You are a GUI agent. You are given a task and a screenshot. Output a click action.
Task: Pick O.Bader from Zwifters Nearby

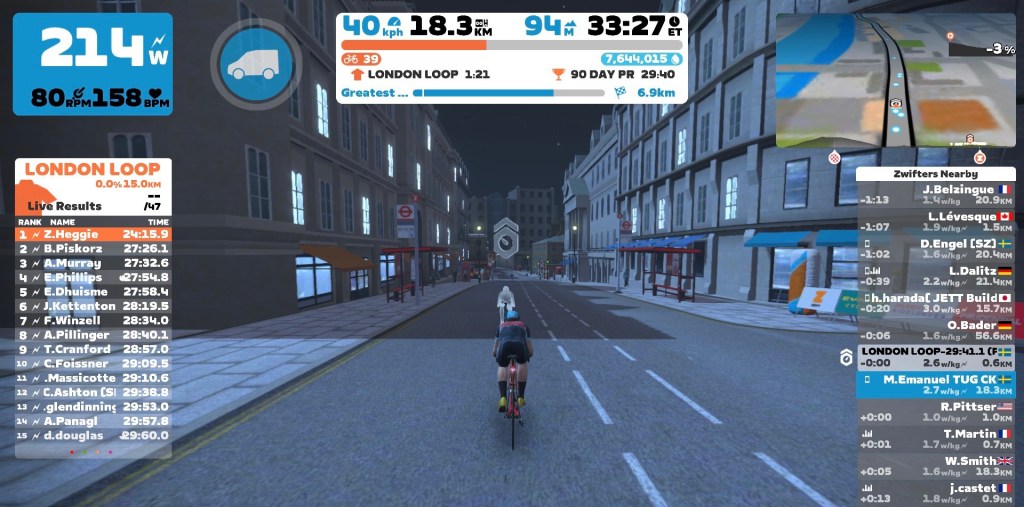935,331
